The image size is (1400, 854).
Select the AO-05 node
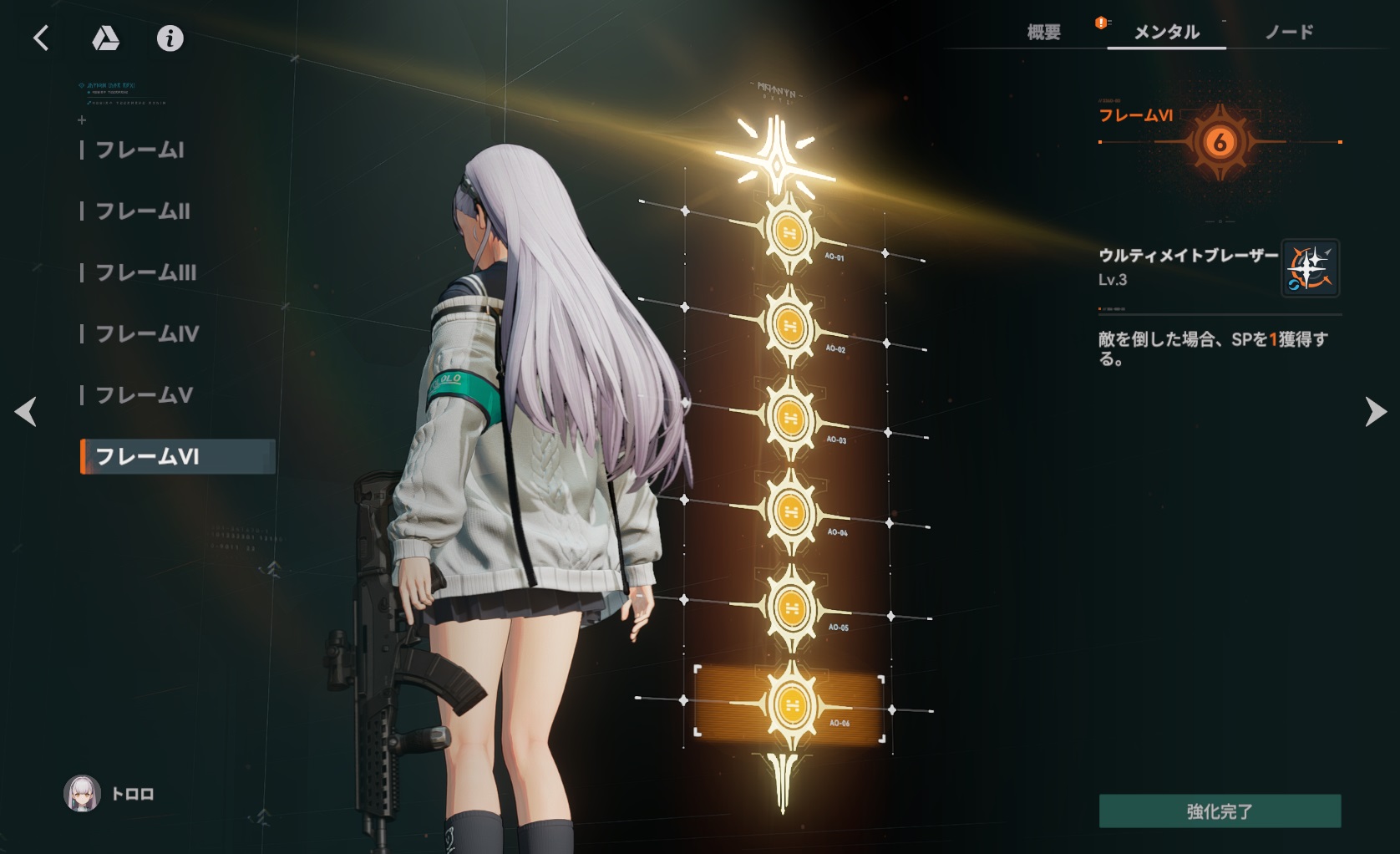(x=789, y=607)
